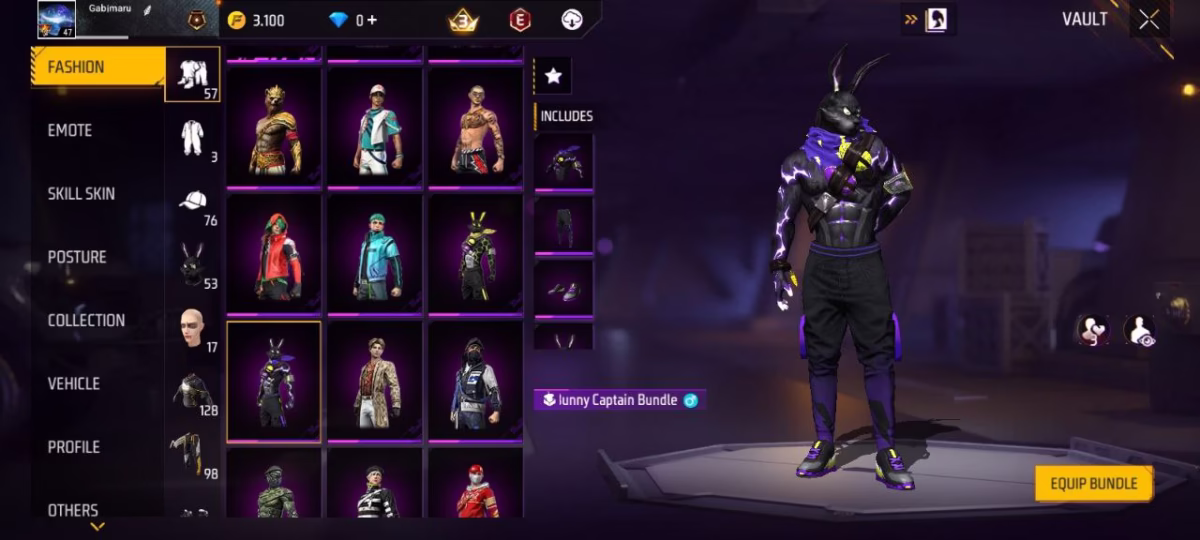This screenshot has width=1200, height=540.
Task: Pick the leopard print coat bundle
Action: click(376, 380)
